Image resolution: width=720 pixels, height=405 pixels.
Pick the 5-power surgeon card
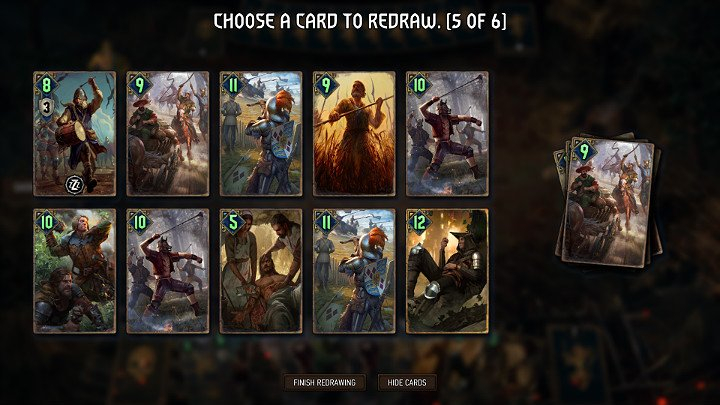(261, 270)
